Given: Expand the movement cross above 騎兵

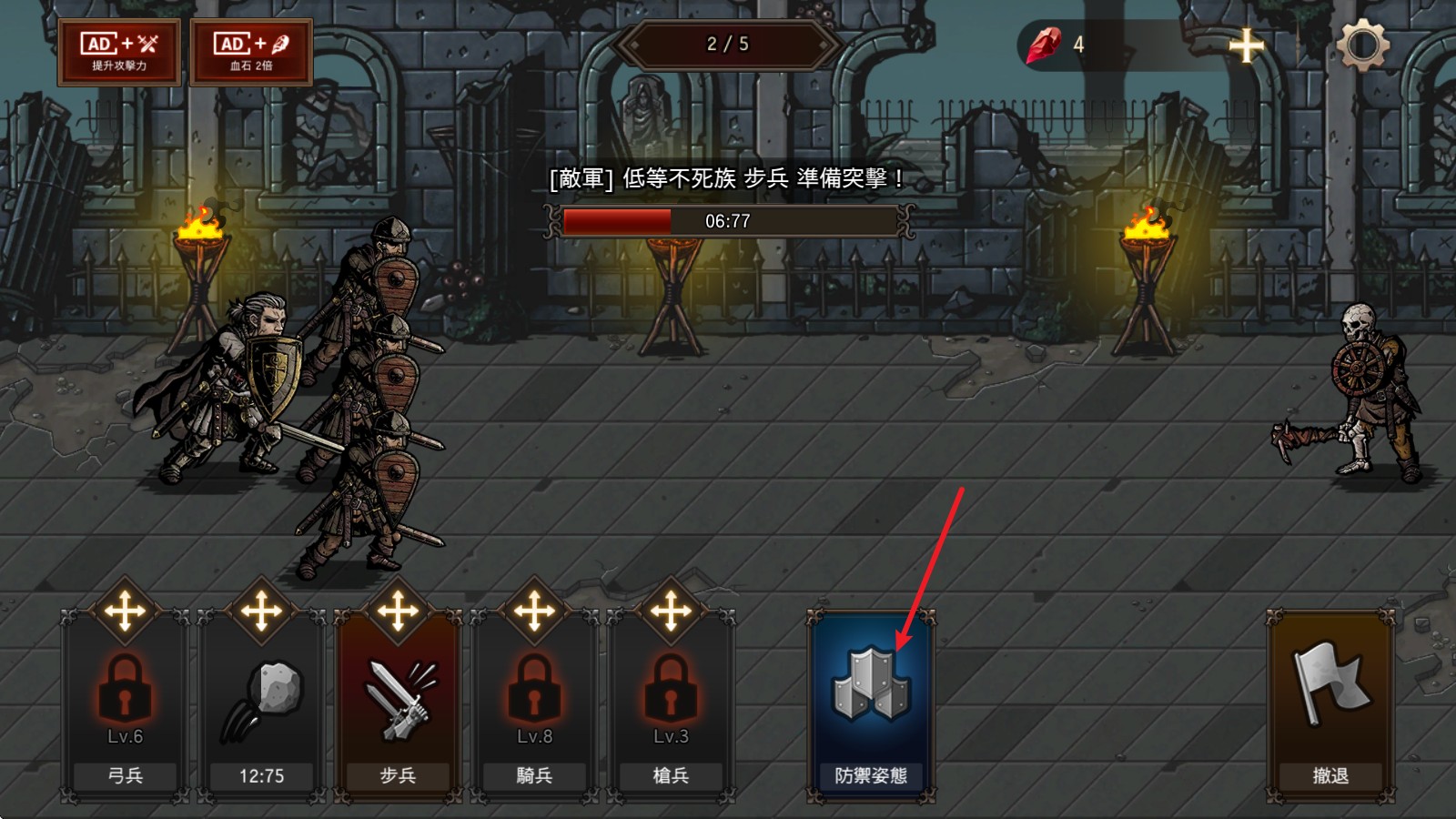Looking at the screenshot, I should [x=534, y=610].
